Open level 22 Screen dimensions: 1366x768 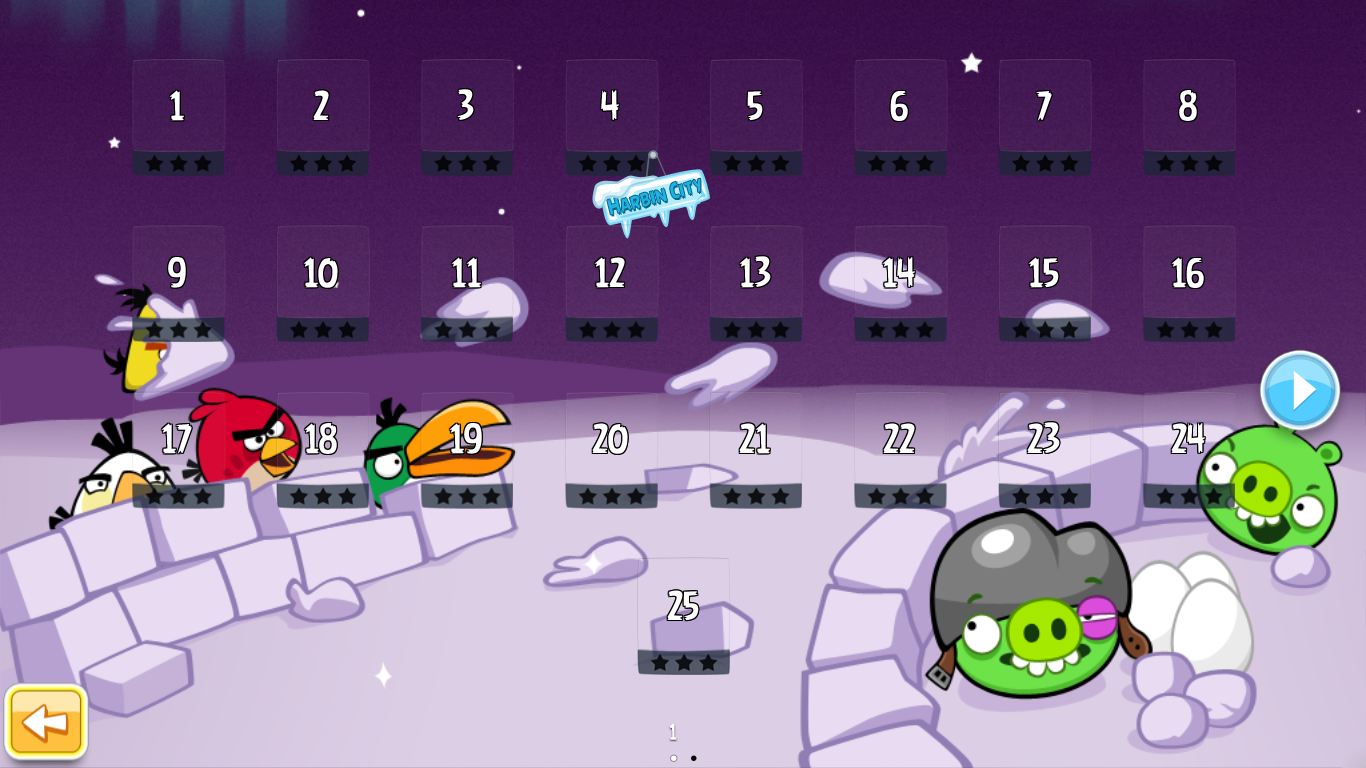point(900,449)
